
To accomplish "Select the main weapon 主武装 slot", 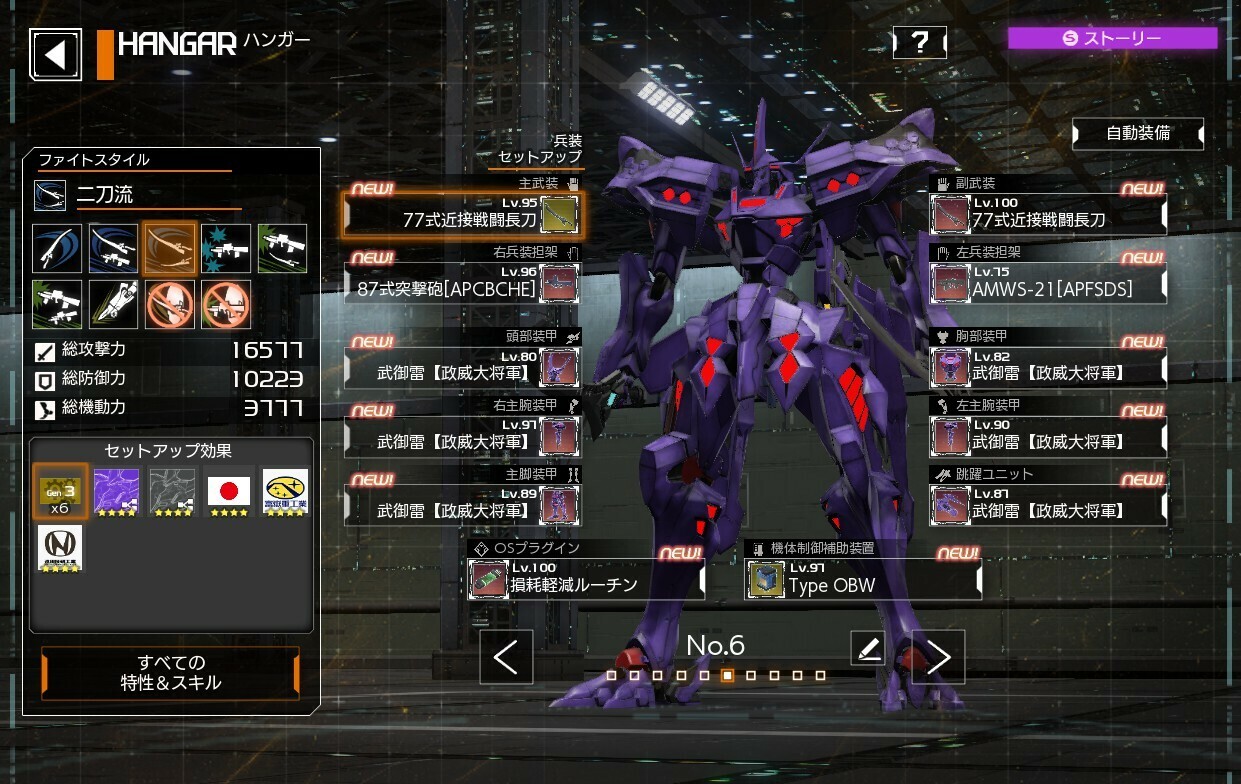I will (461, 214).
